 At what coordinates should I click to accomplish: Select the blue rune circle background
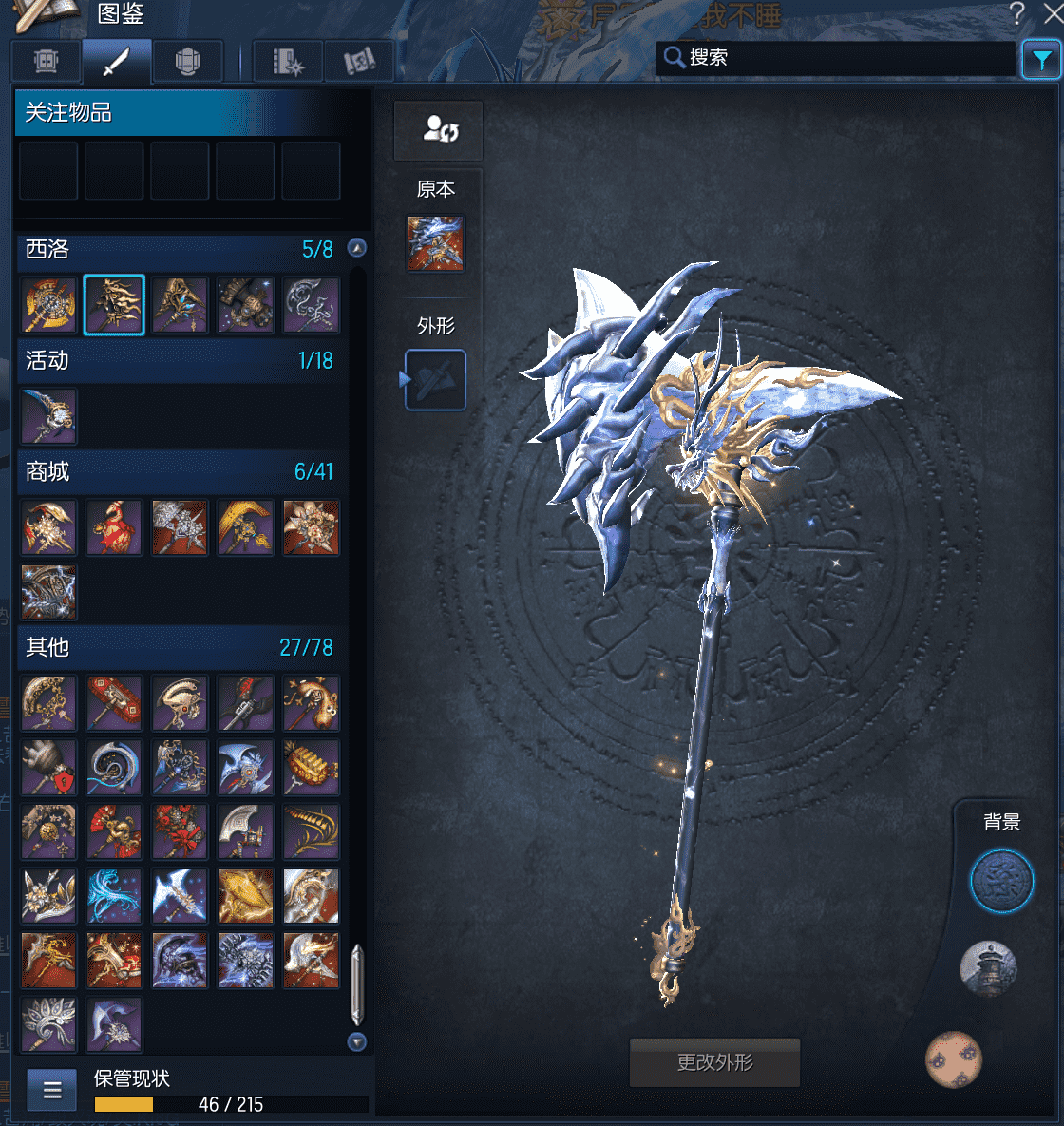coord(1001,881)
